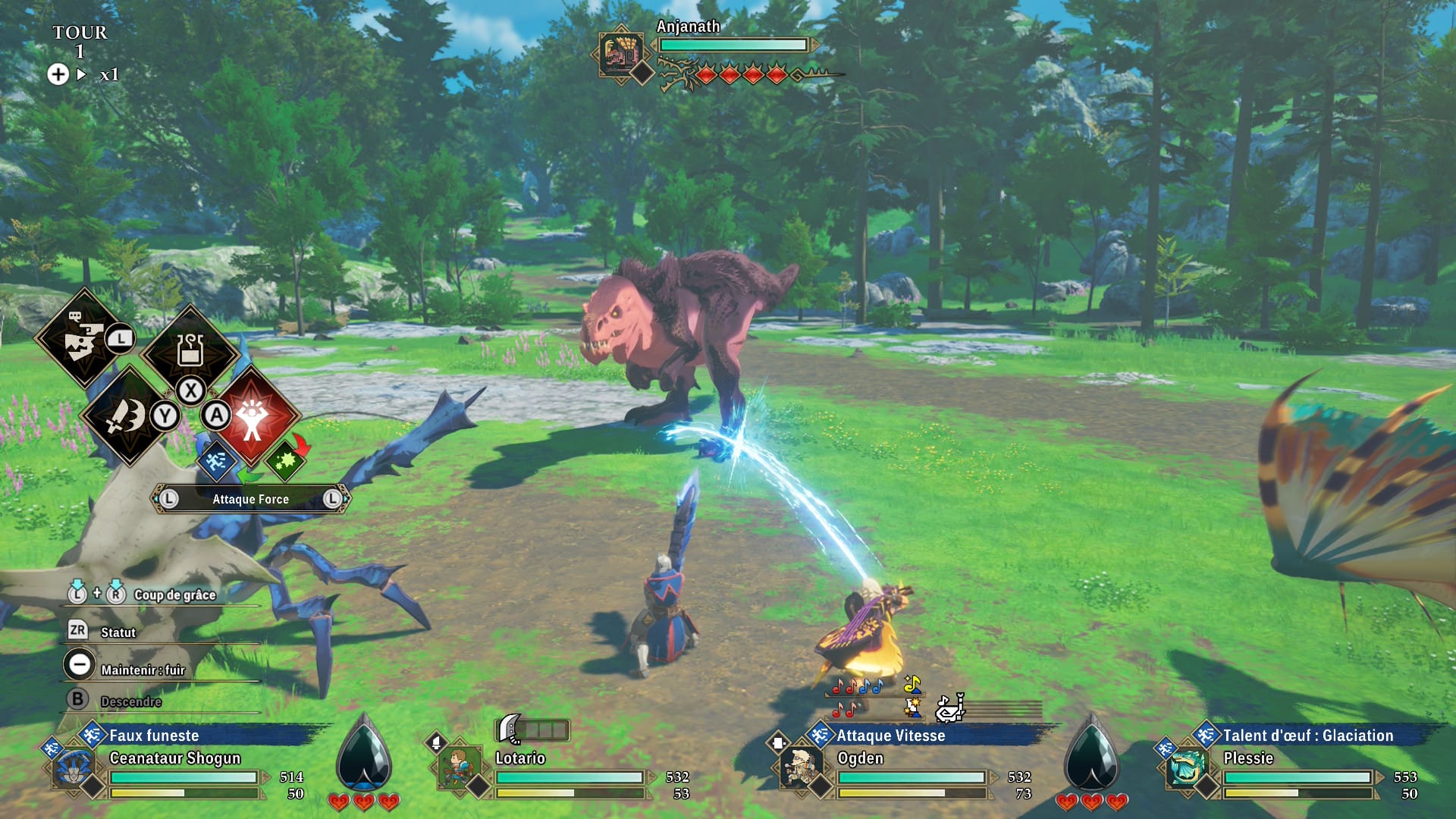Select Ogden's character portrait
The image size is (1456, 819).
click(800, 767)
